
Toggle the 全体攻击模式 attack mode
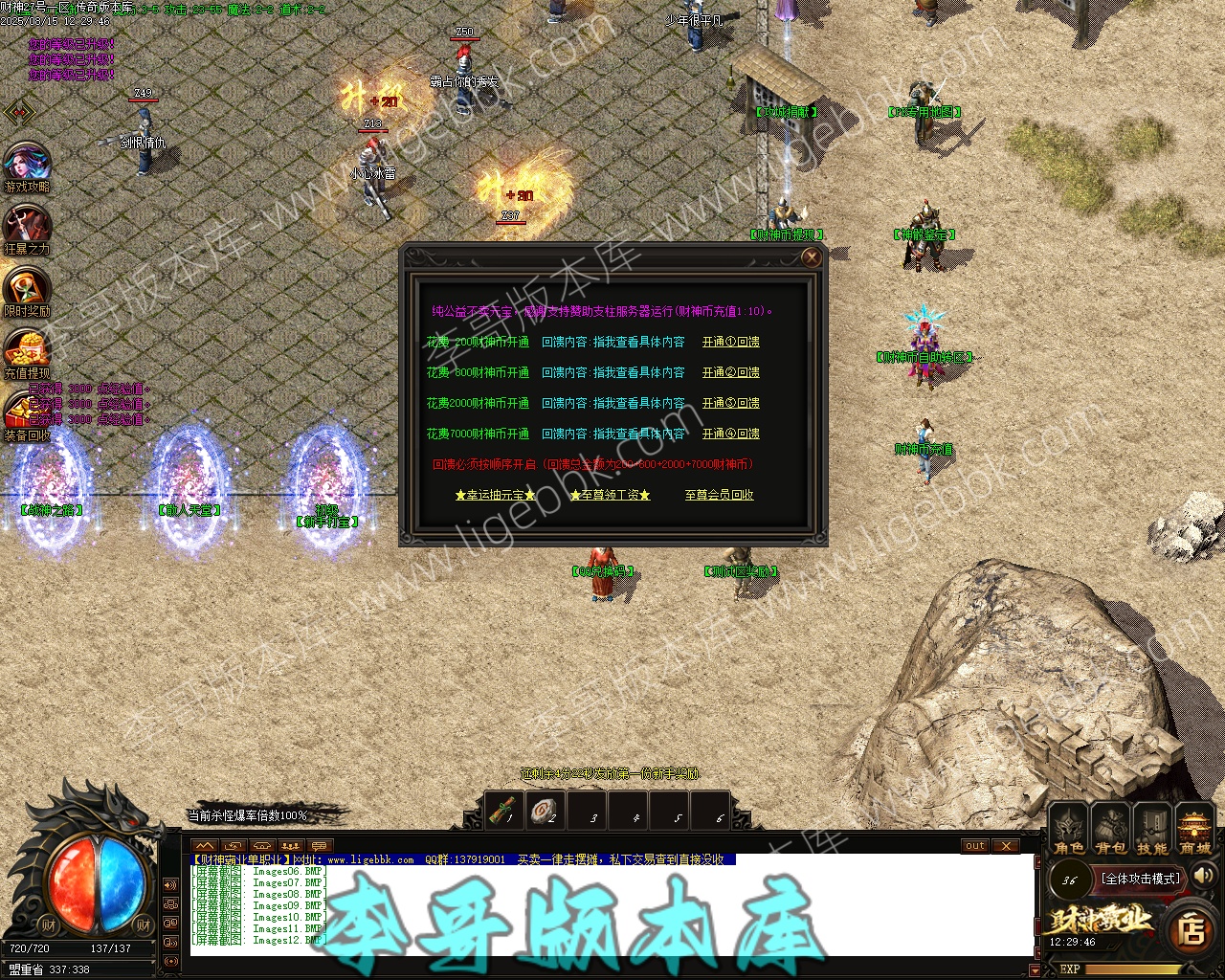1141,879
